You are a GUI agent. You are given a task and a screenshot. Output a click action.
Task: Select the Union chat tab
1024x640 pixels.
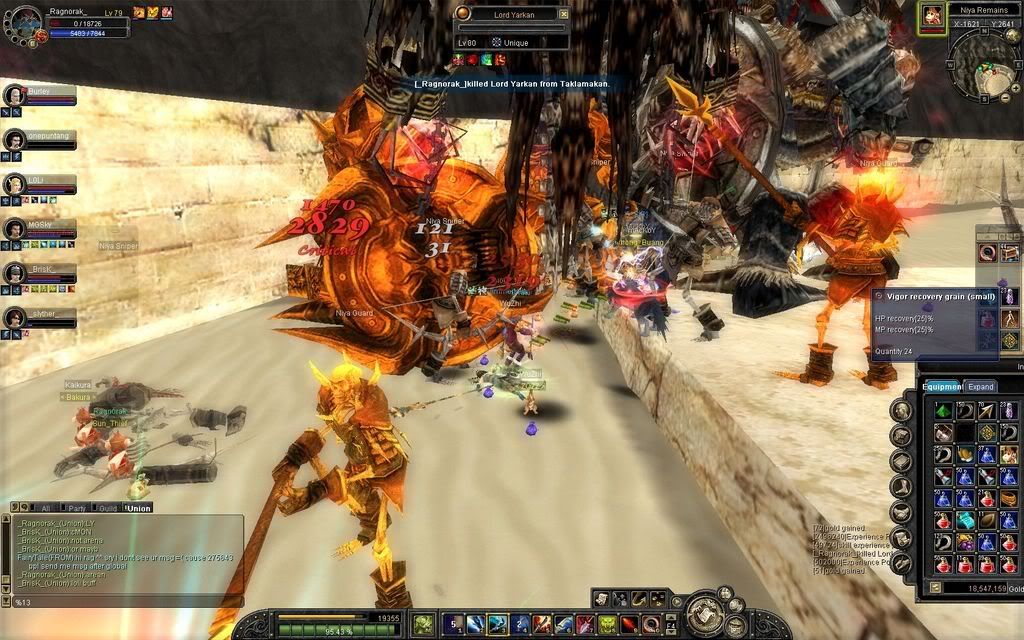coord(138,508)
